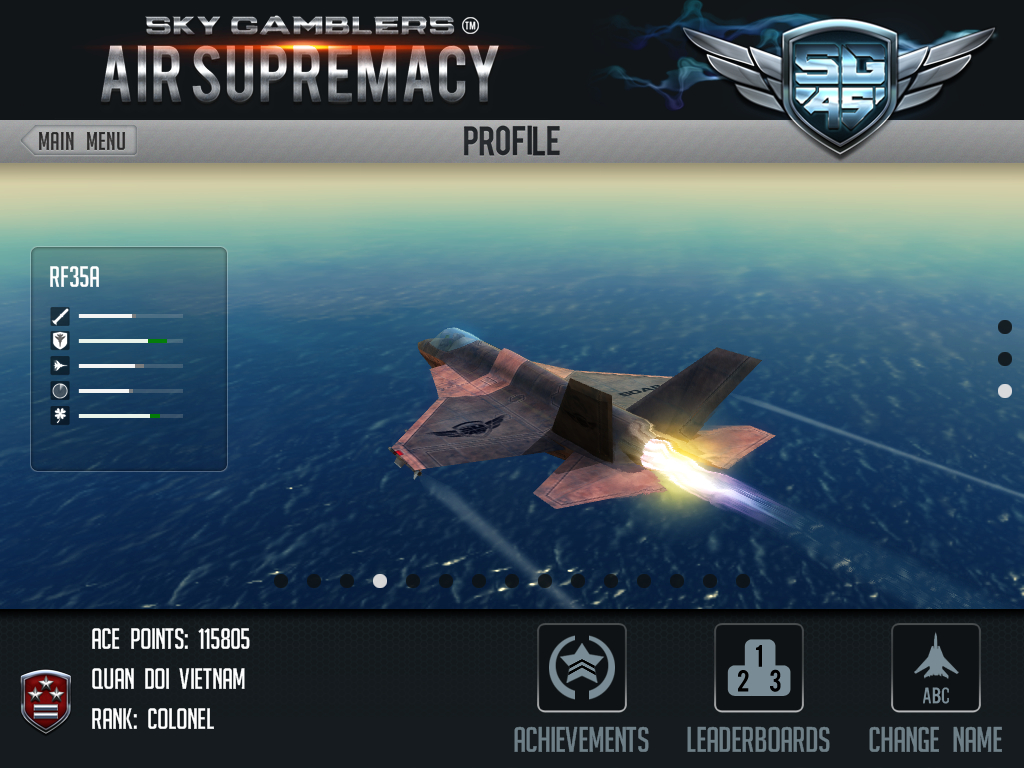Select the first plane page dot
Screen dimensions: 1024x768
click(x=281, y=580)
